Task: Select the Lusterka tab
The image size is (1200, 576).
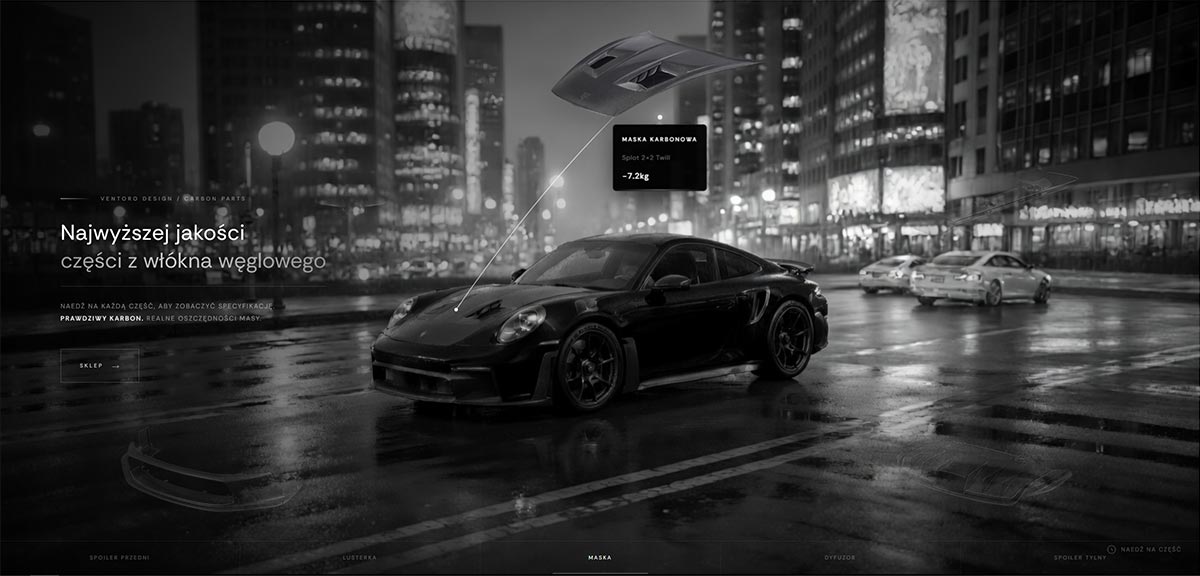Action: point(359,557)
